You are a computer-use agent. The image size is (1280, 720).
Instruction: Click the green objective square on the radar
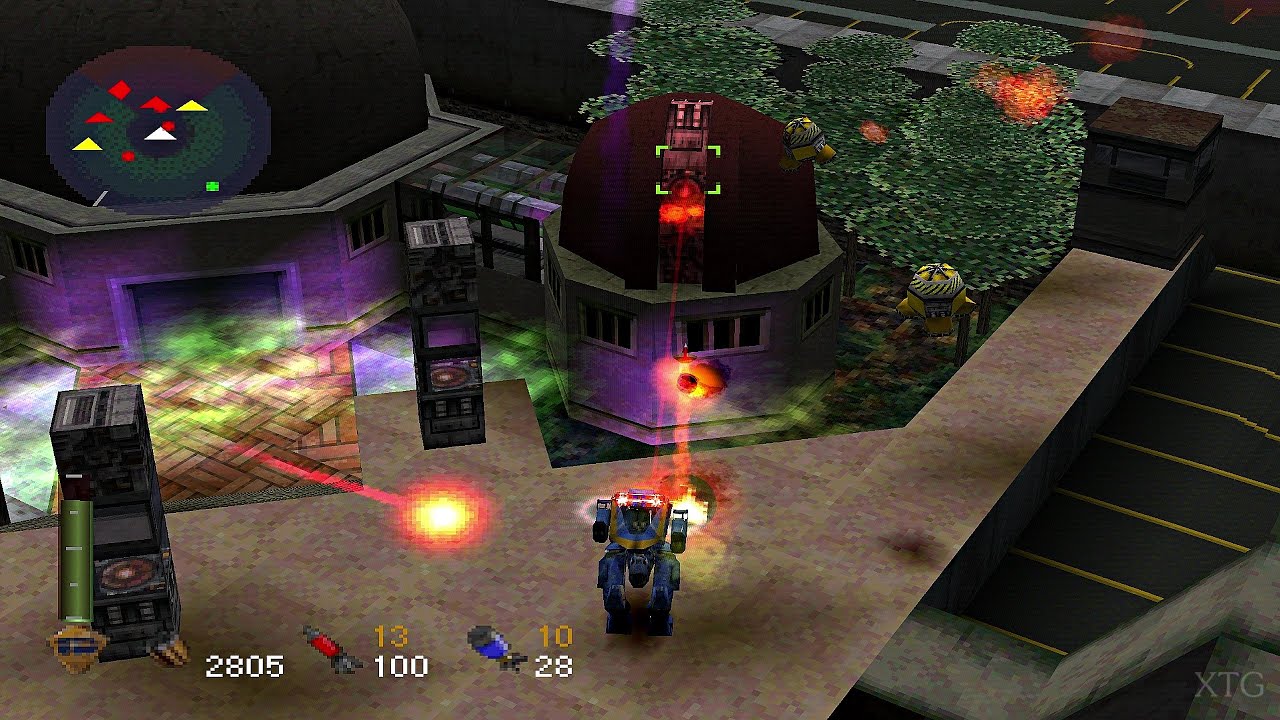212,185
